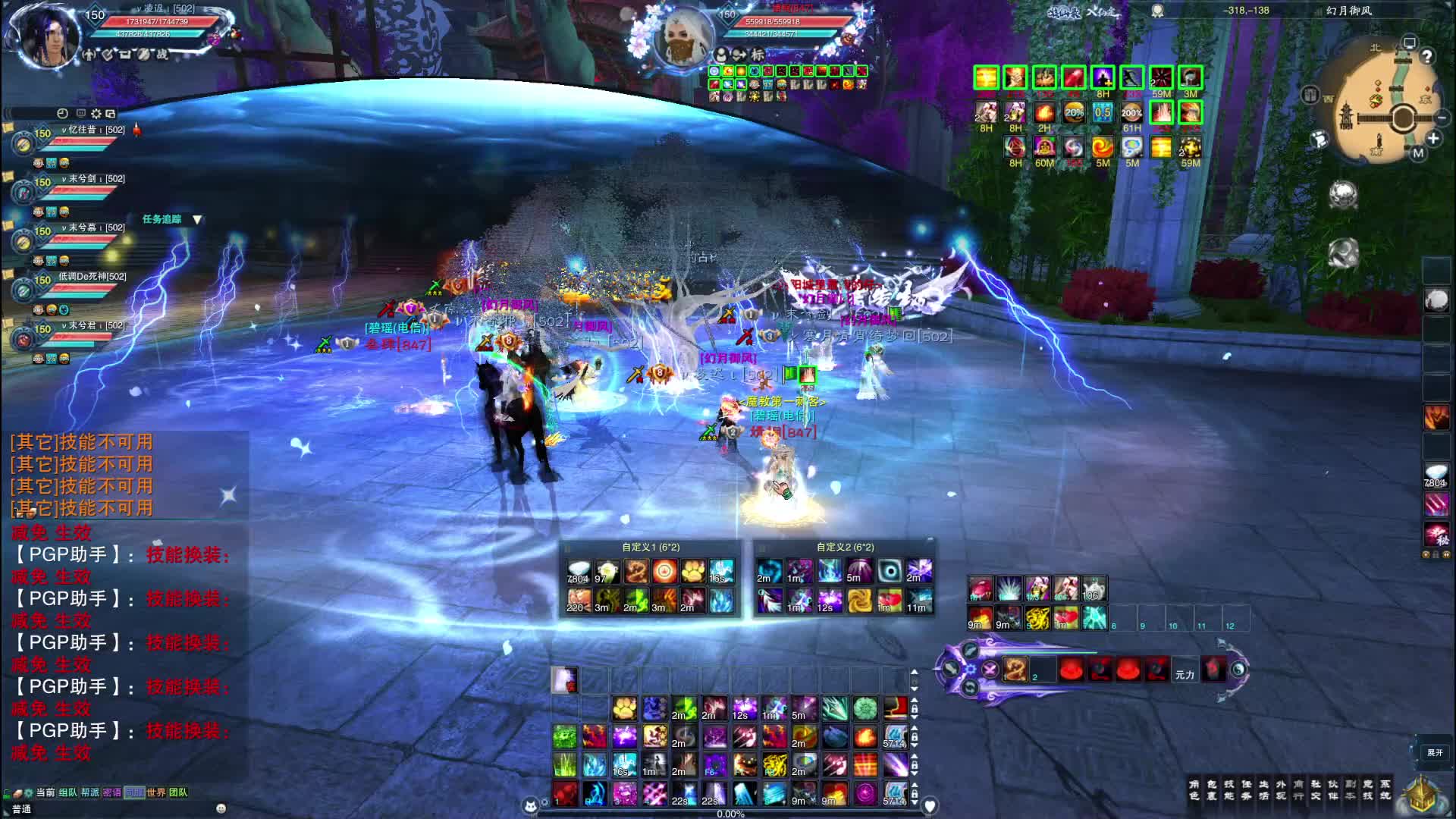Zoom in the minimap with the plus button

pyautogui.click(x=1432, y=139)
